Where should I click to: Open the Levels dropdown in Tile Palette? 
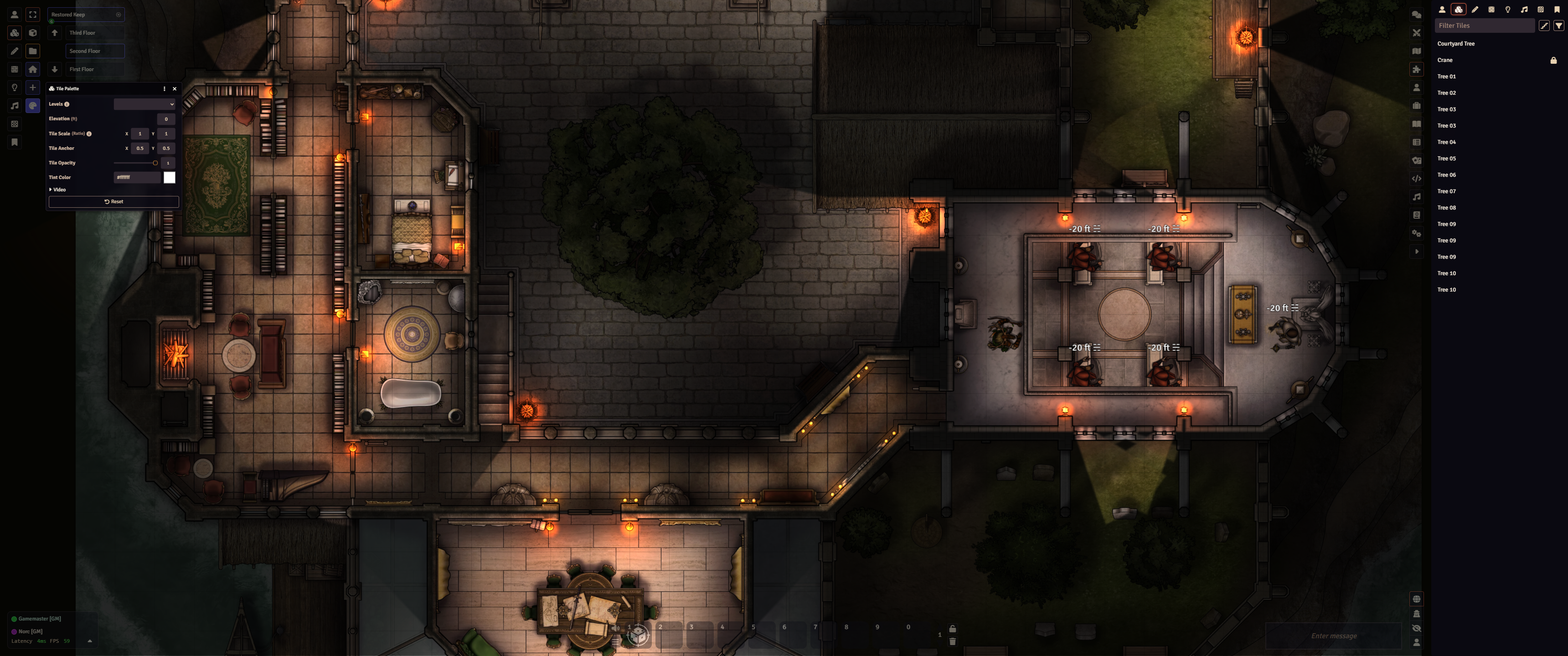point(145,104)
